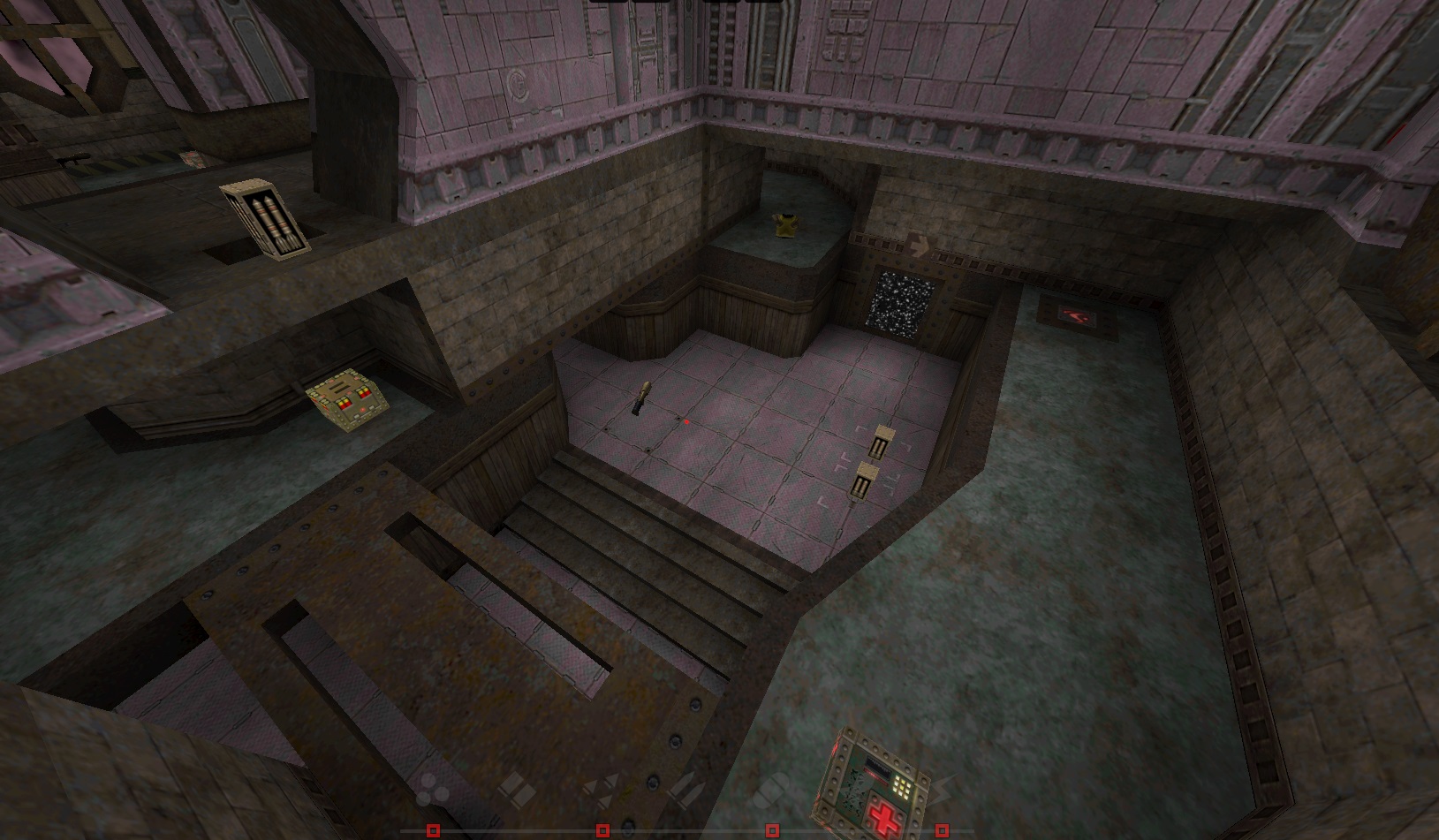Pick the three-triangles ammo icon
Image resolution: width=1439 pixels, height=840 pixels.
603,789
